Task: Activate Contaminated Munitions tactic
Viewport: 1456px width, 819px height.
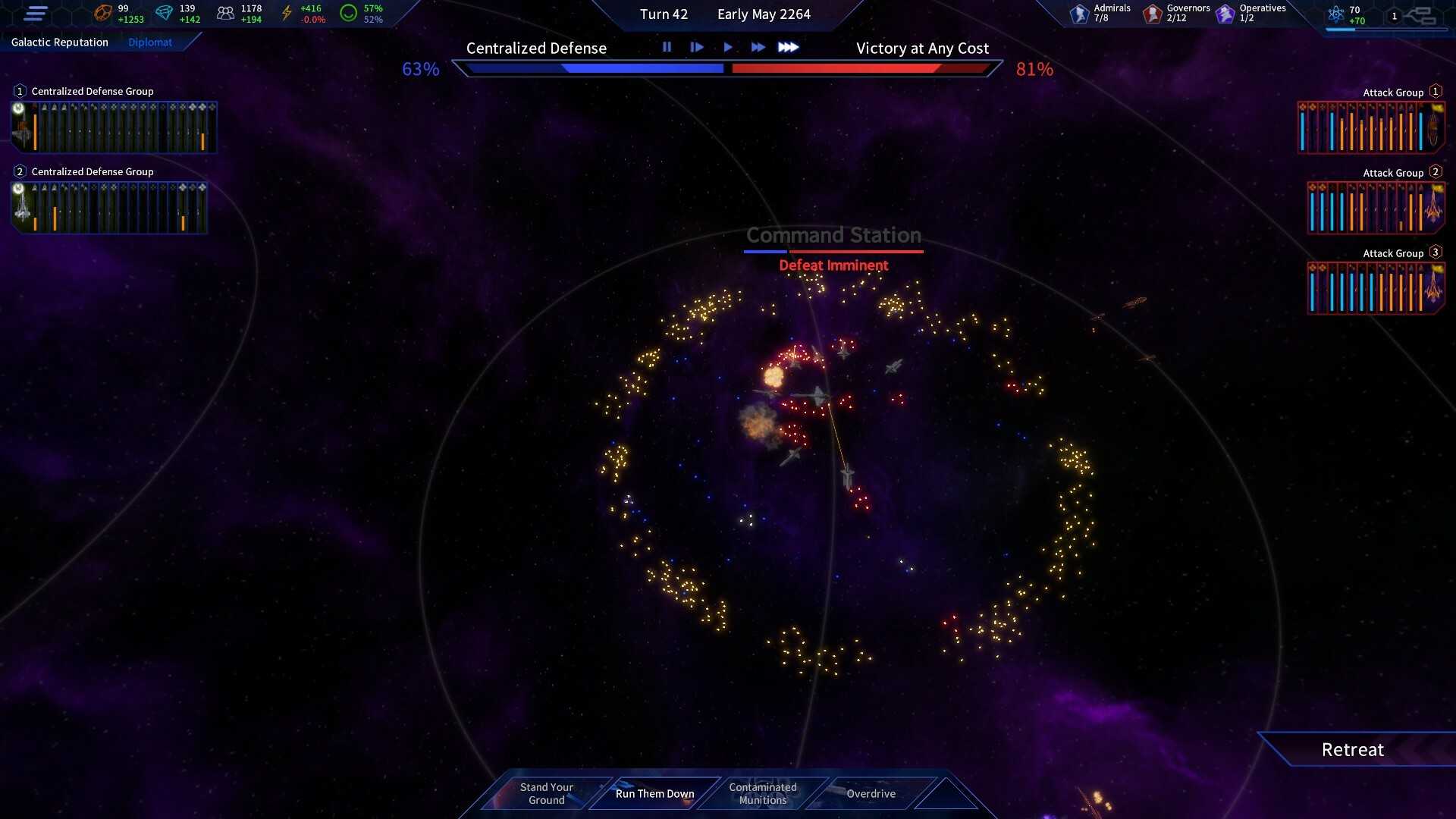Action: 762,793
